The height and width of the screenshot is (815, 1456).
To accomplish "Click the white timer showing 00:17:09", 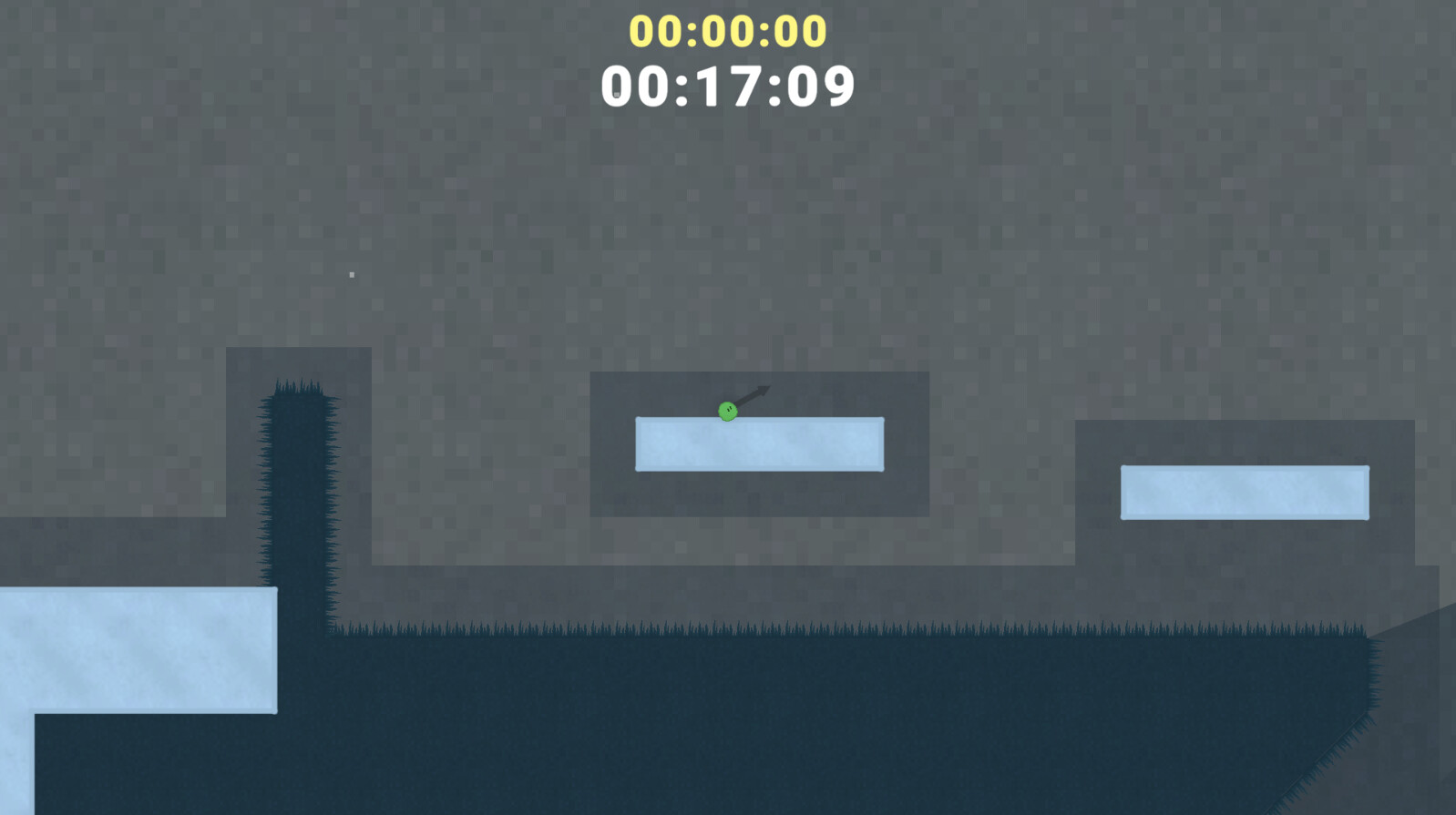I will pyautogui.click(x=726, y=86).
